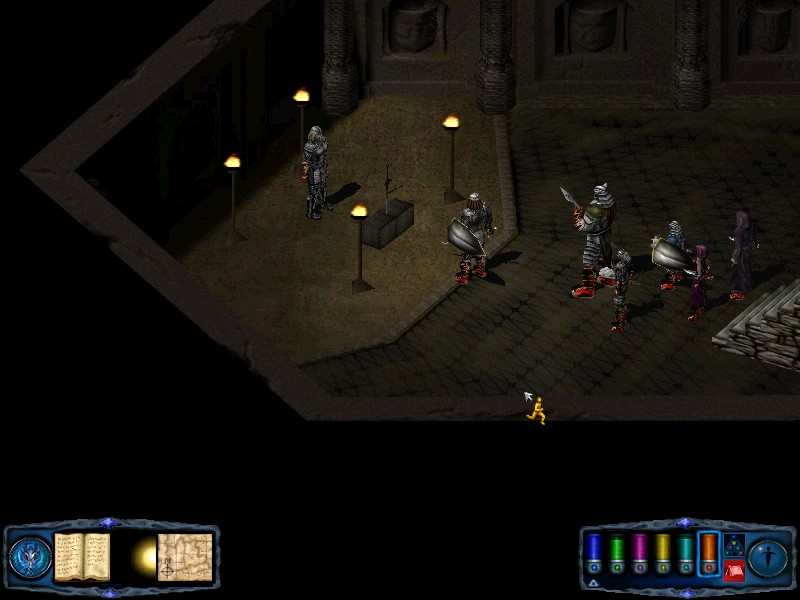The width and height of the screenshot is (800, 600).
Task: Open the party formation triangle icon
Action: point(734,546)
